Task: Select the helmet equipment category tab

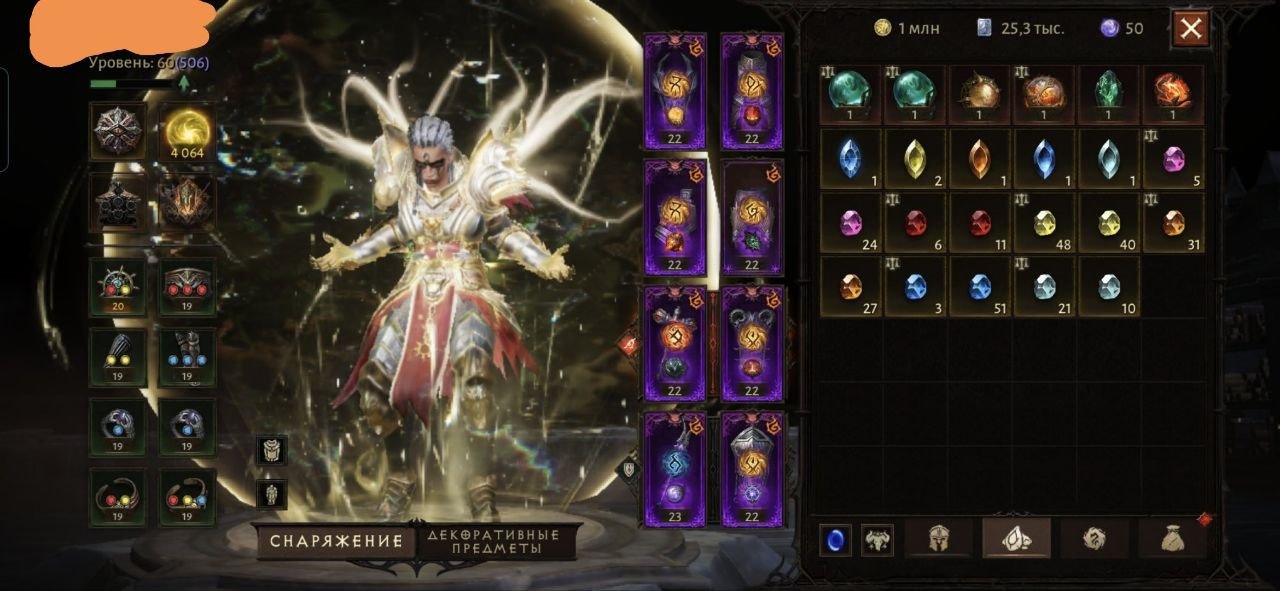Action: 937,538
